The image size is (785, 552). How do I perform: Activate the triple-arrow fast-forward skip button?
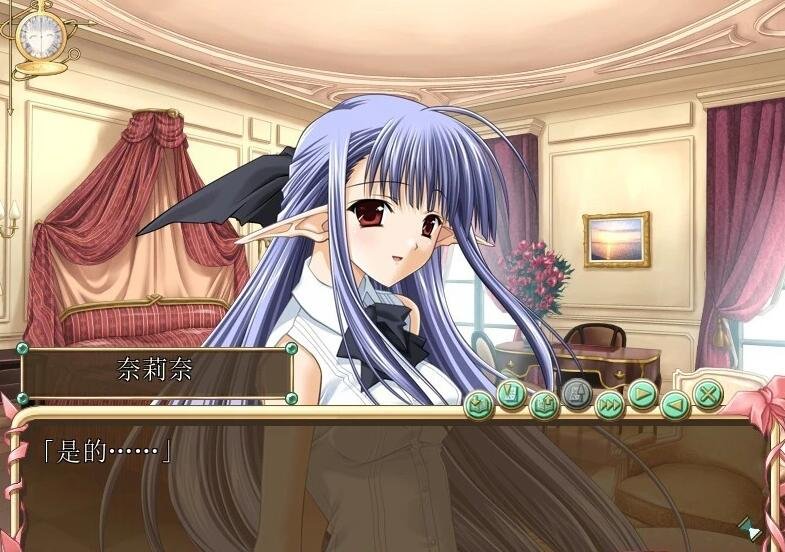tap(609, 405)
